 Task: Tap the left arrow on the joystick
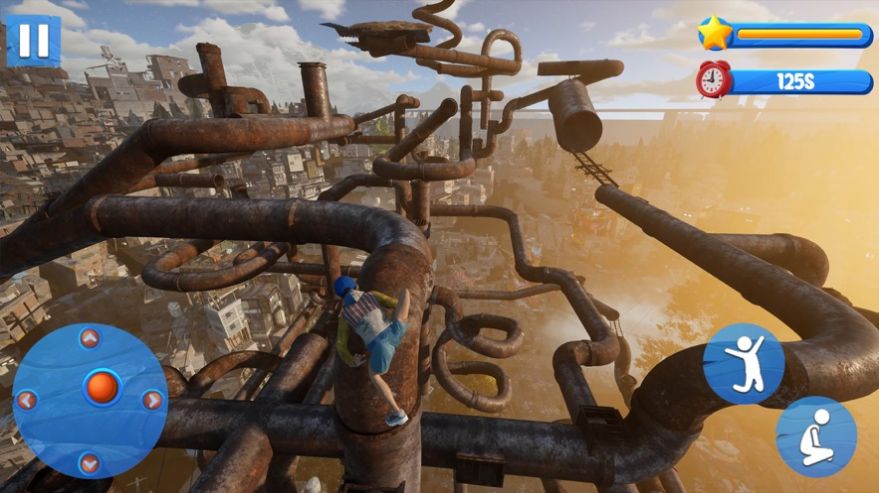(28, 400)
